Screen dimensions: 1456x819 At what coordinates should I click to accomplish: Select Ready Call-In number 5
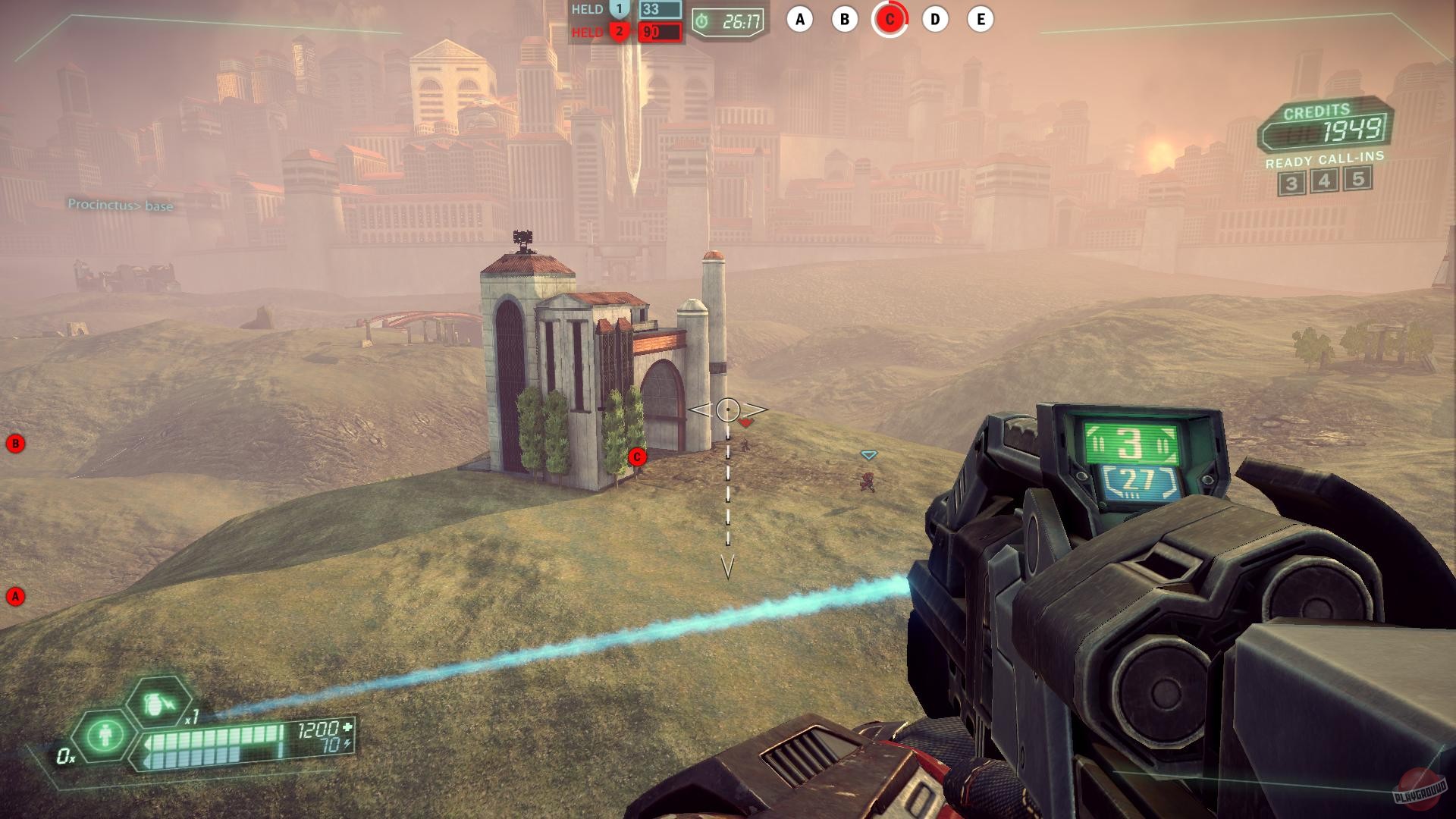[x=1356, y=181]
